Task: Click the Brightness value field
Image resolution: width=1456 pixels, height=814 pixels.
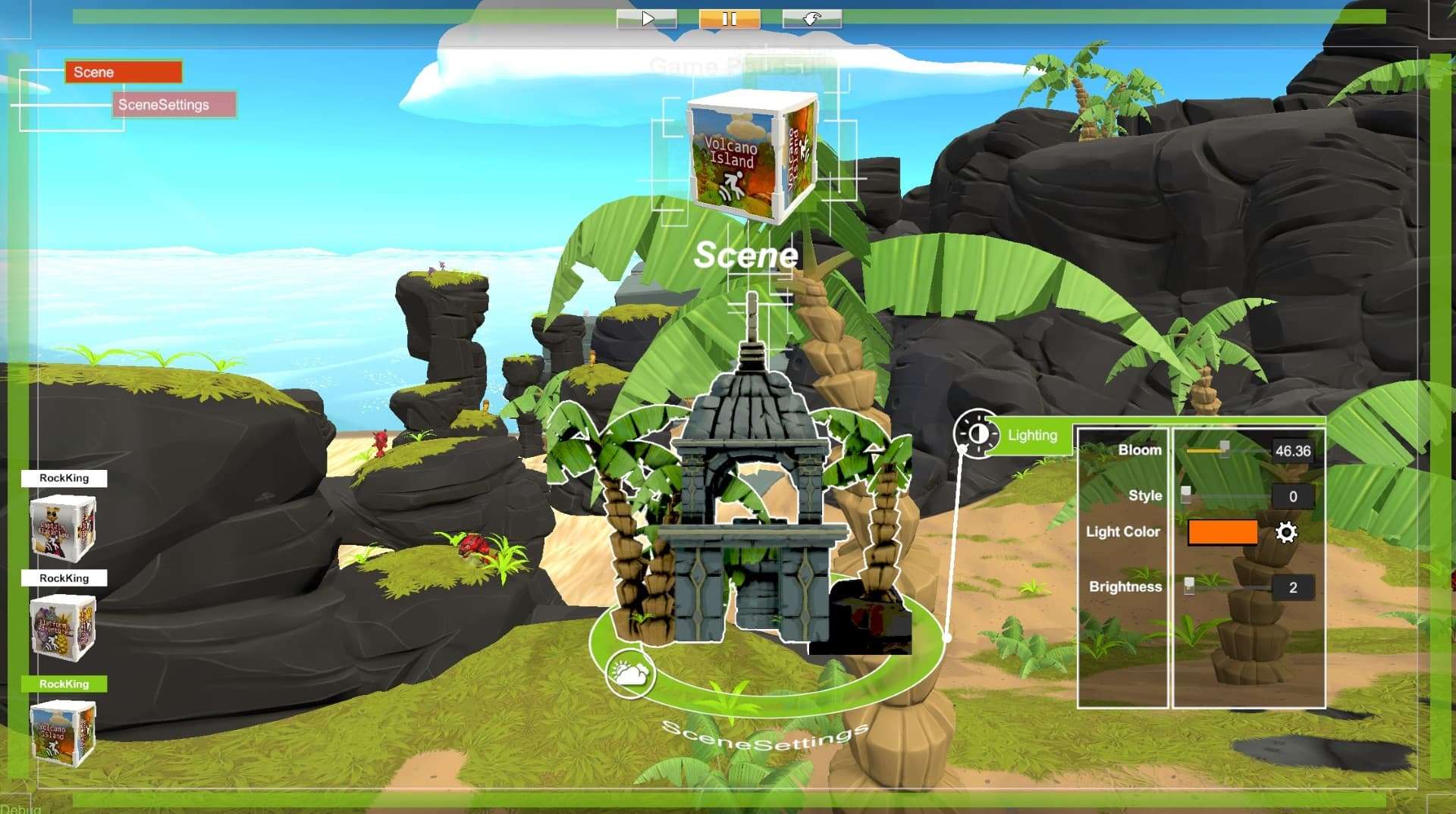Action: coord(1292,587)
